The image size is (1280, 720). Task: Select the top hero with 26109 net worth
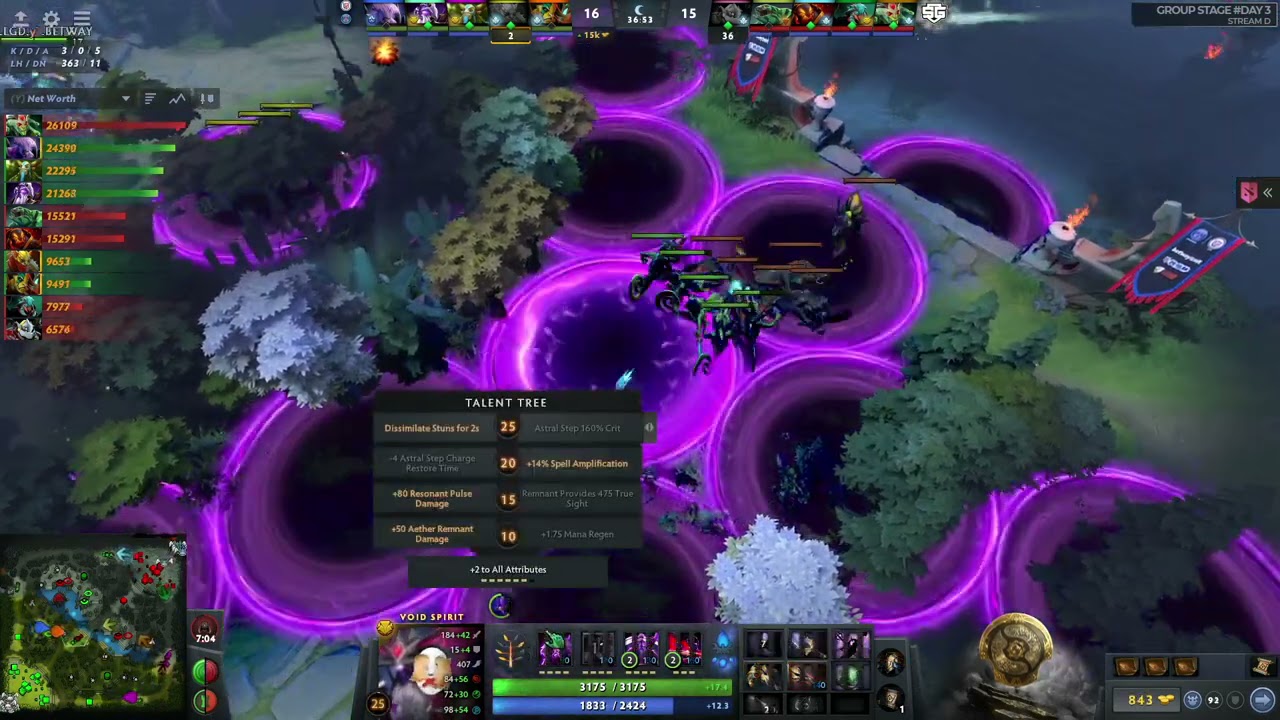(x=23, y=126)
